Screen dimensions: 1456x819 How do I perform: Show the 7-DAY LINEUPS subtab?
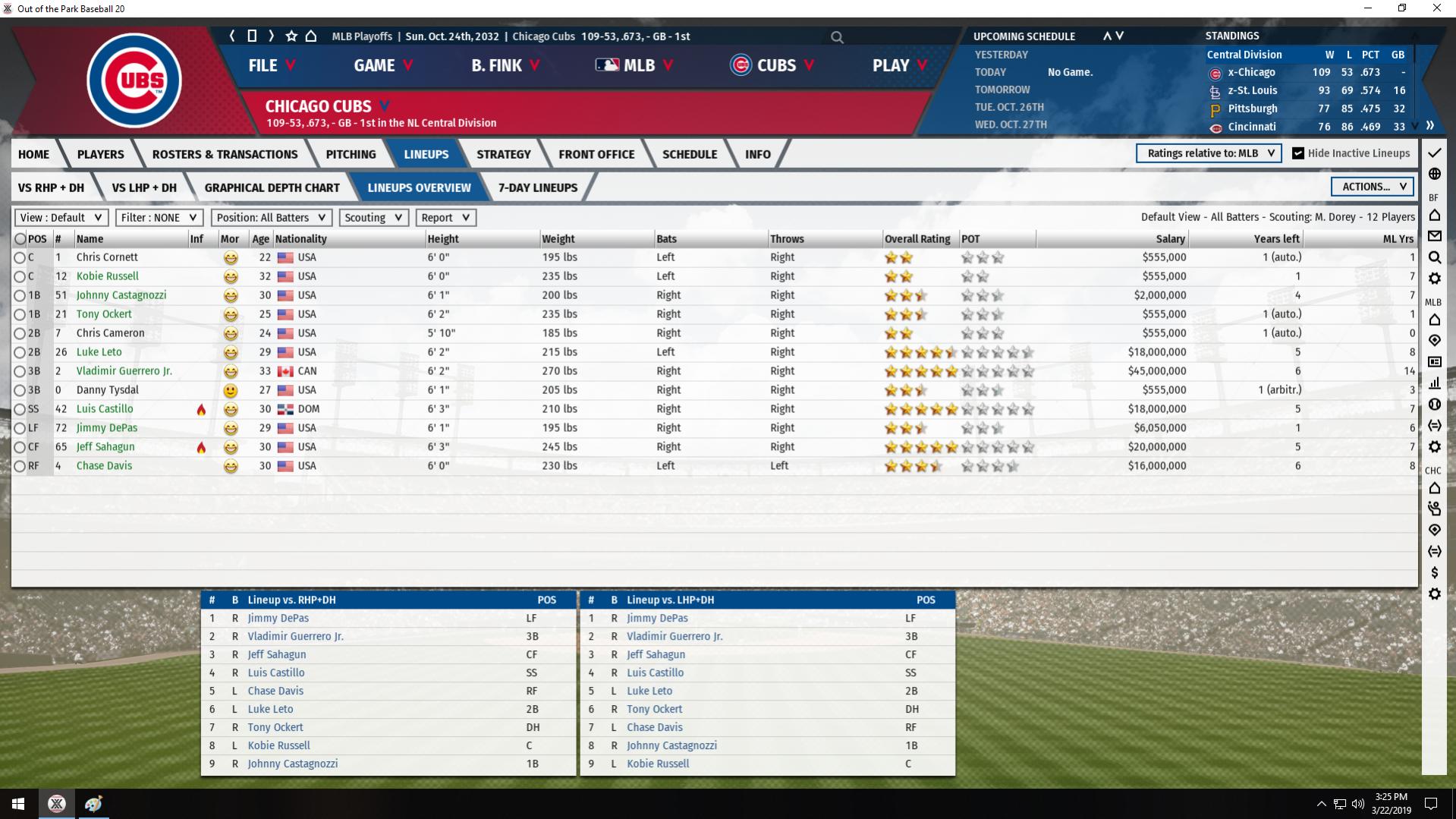537,187
